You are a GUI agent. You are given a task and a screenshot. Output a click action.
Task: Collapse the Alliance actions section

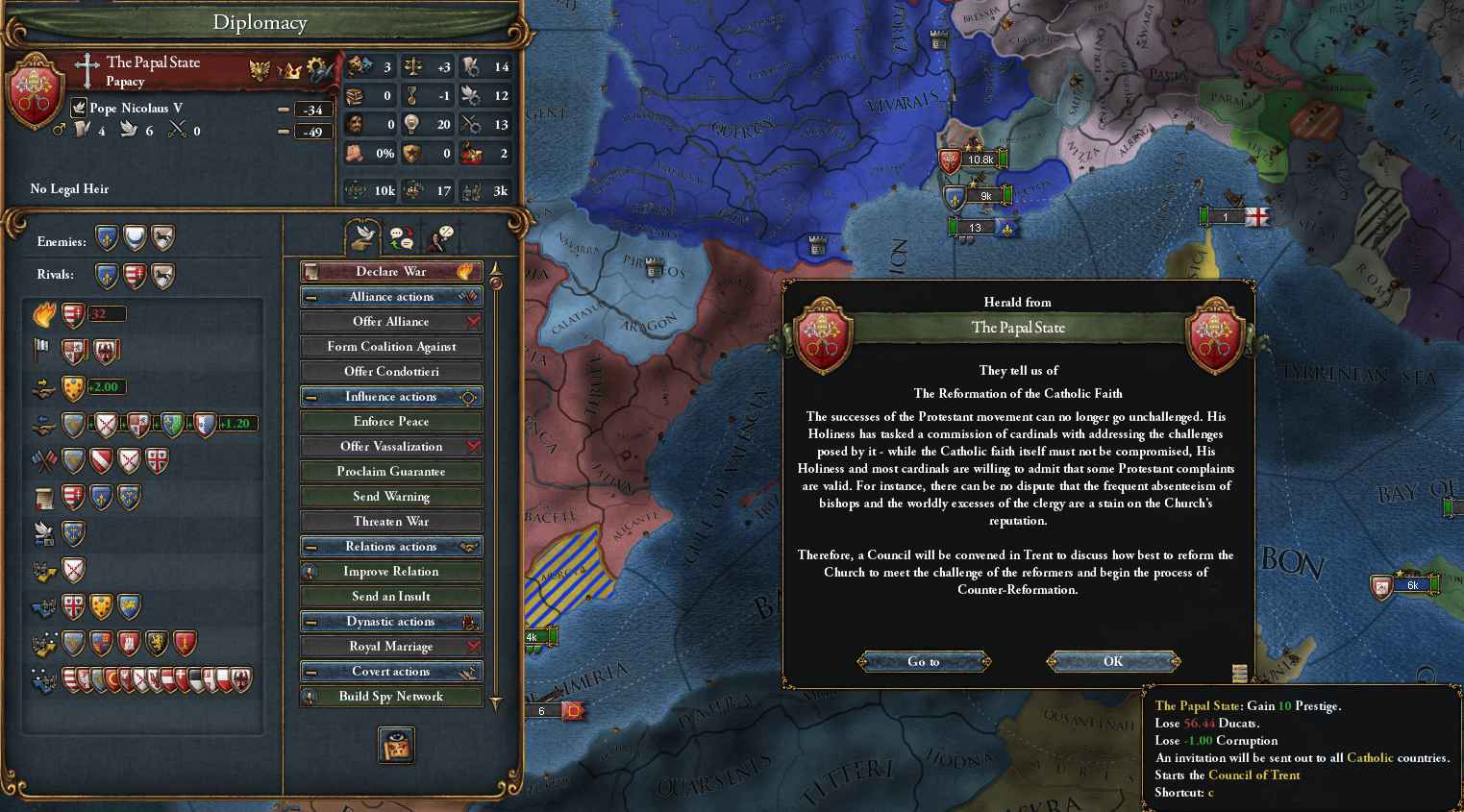pyautogui.click(x=311, y=297)
